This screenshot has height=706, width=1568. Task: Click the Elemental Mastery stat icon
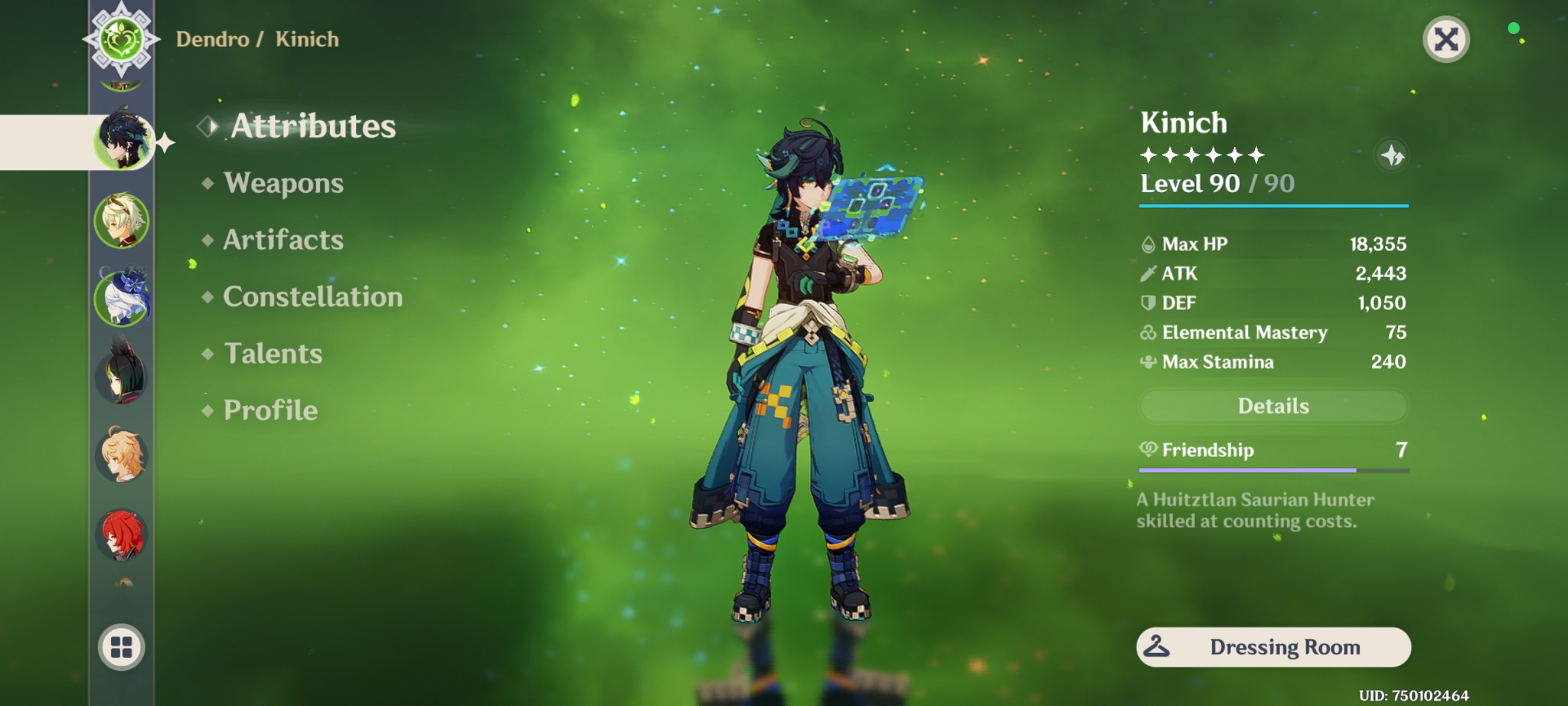pos(1148,332)
